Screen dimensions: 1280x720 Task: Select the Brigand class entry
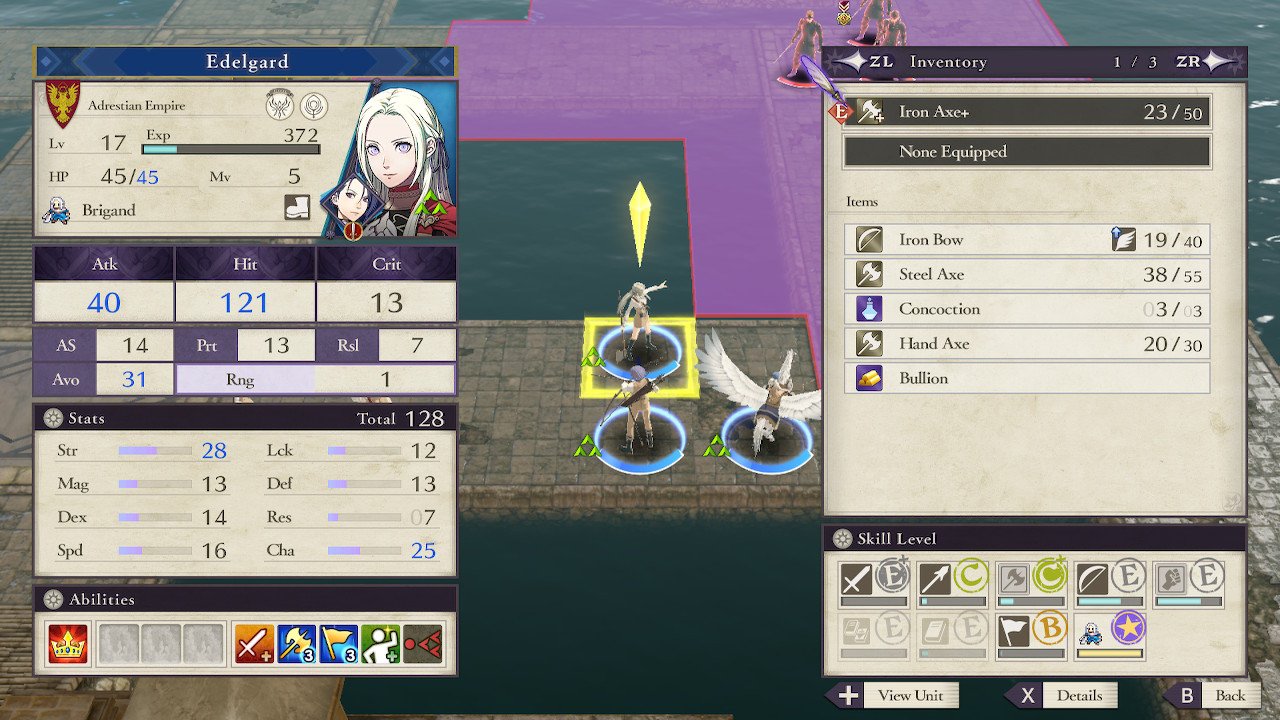108,210
